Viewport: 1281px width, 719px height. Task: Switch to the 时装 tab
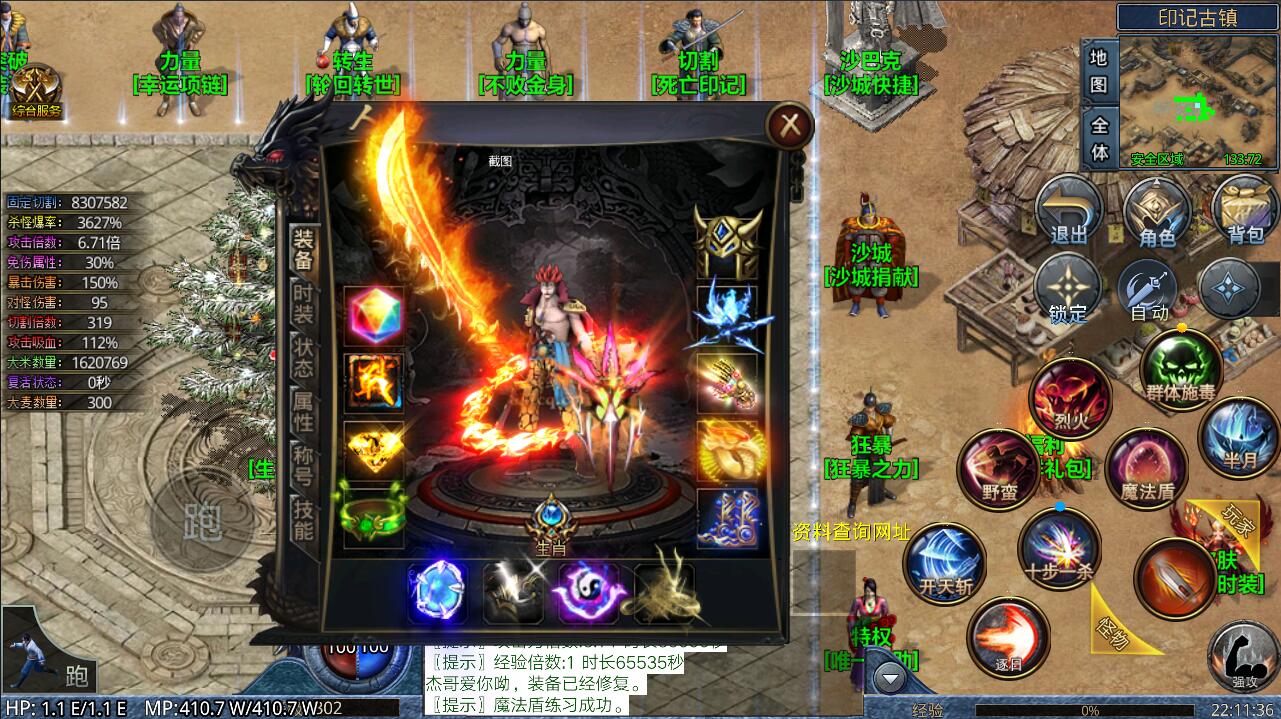point(303,303)
